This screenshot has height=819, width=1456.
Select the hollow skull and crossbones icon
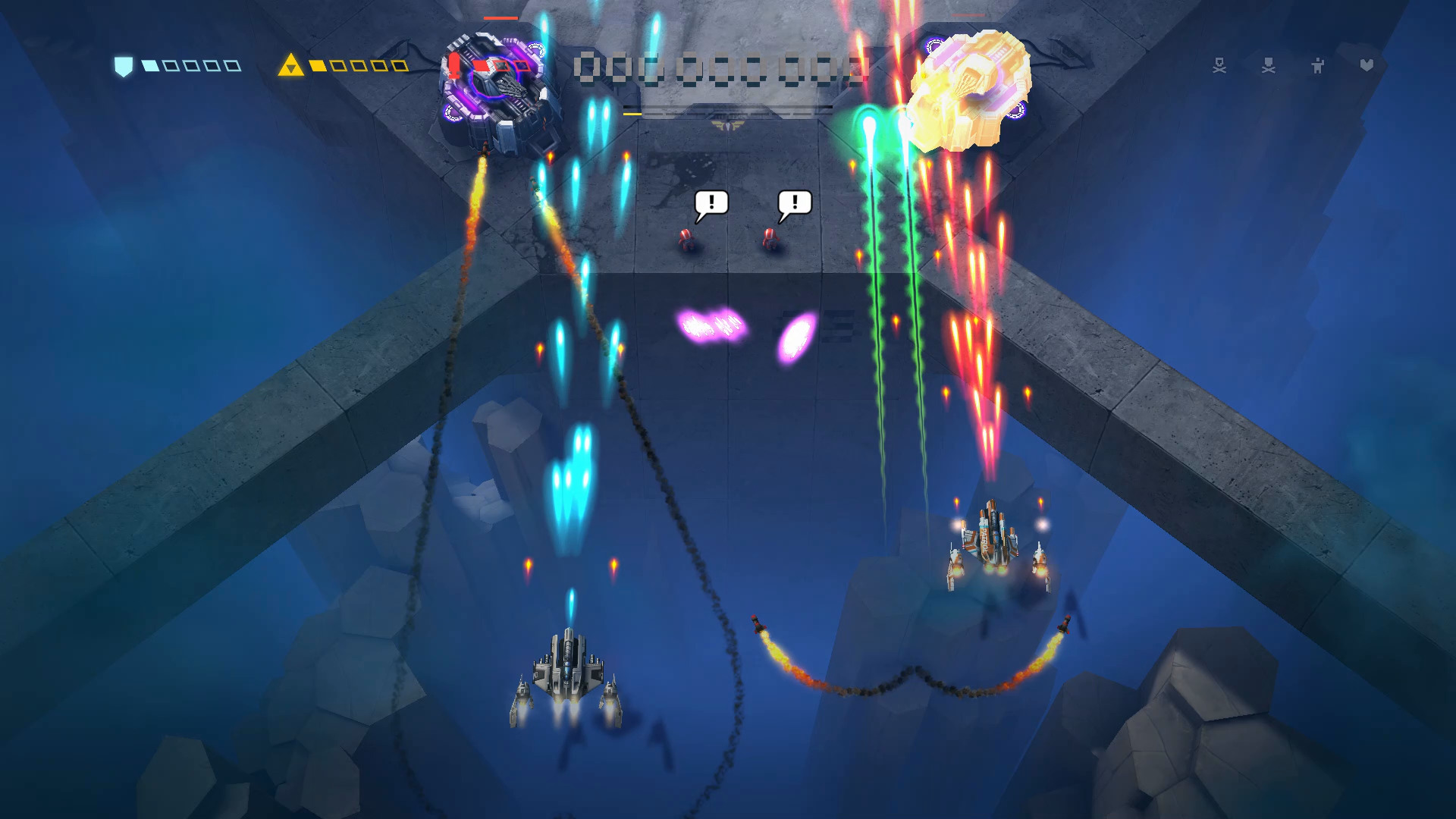[x=1219, y=66]
